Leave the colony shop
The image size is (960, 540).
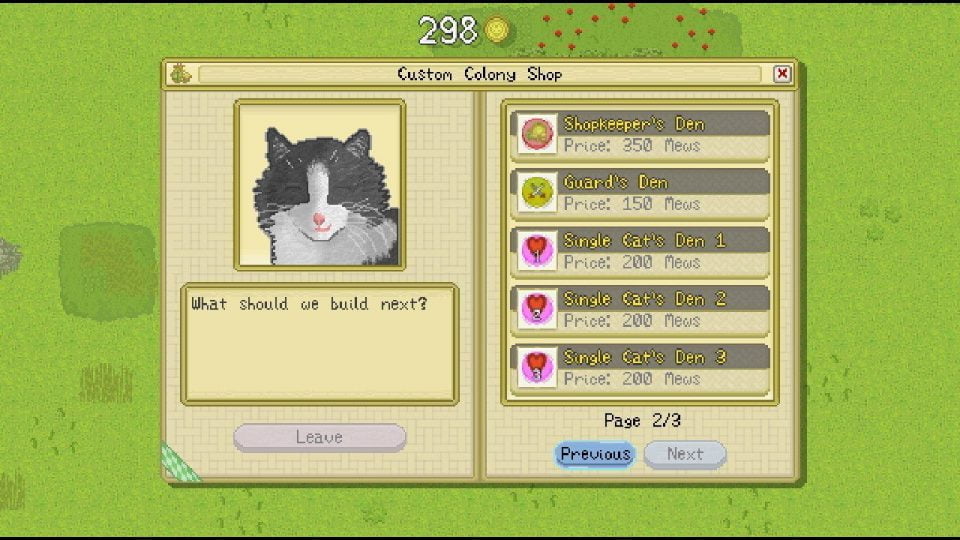(319, 437)
